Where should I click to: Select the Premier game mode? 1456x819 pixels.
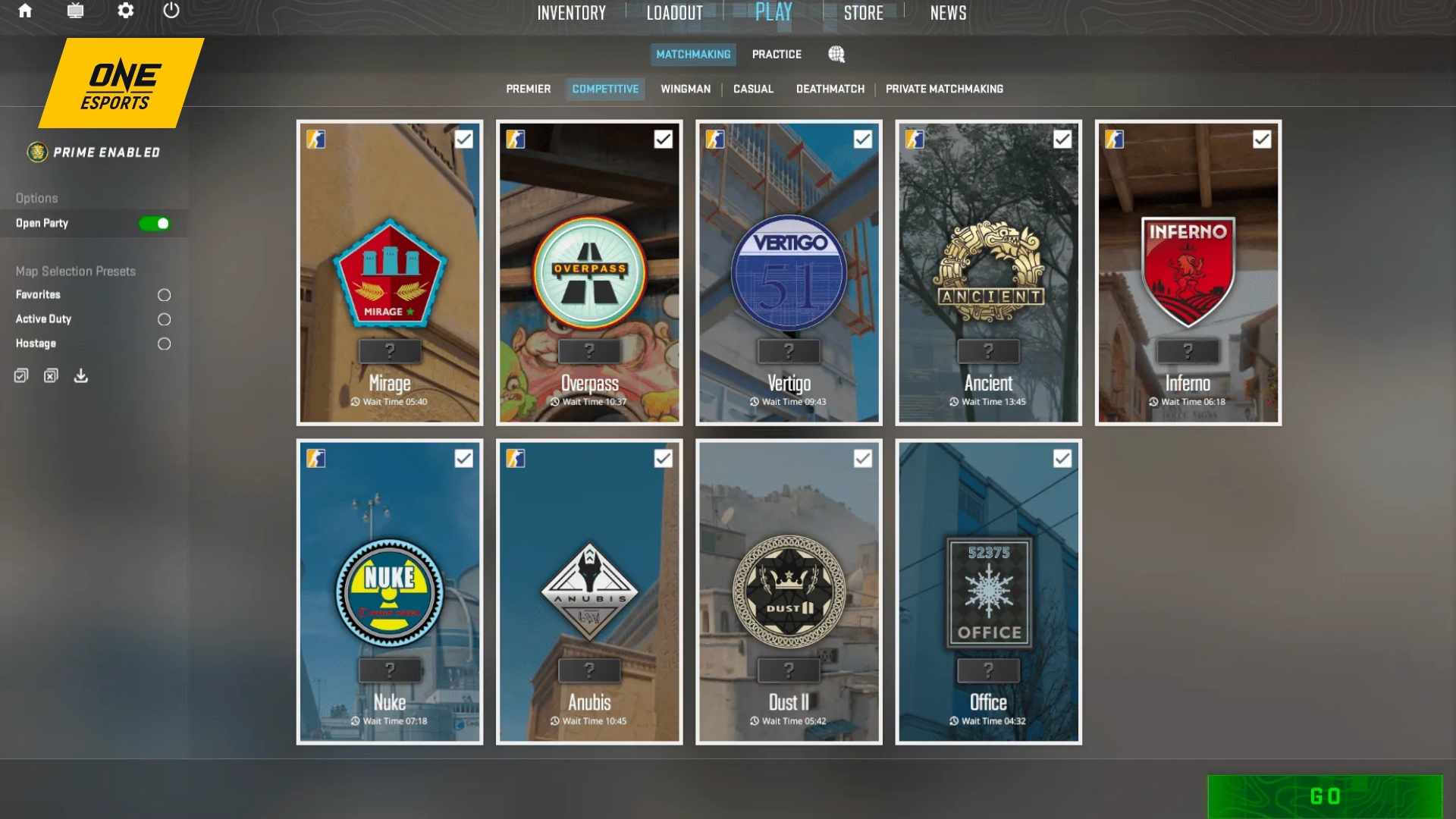pyautogui.click(x=529, y=89)
